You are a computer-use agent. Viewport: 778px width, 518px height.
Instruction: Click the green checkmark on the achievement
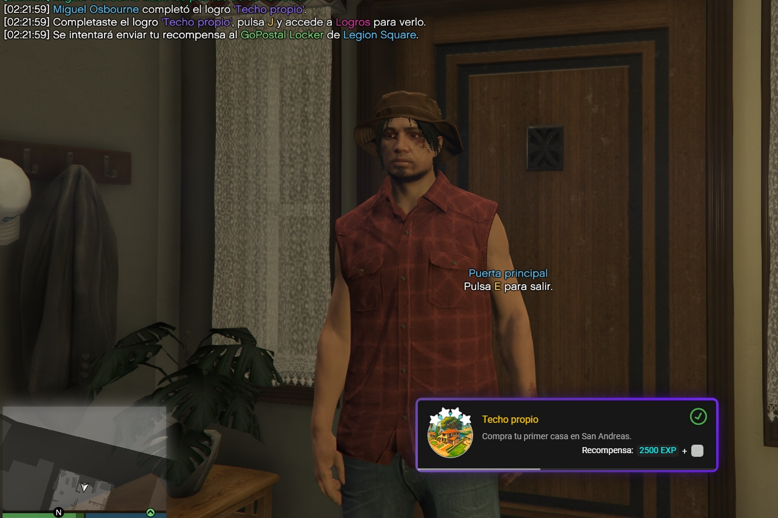tap(698, 416)
